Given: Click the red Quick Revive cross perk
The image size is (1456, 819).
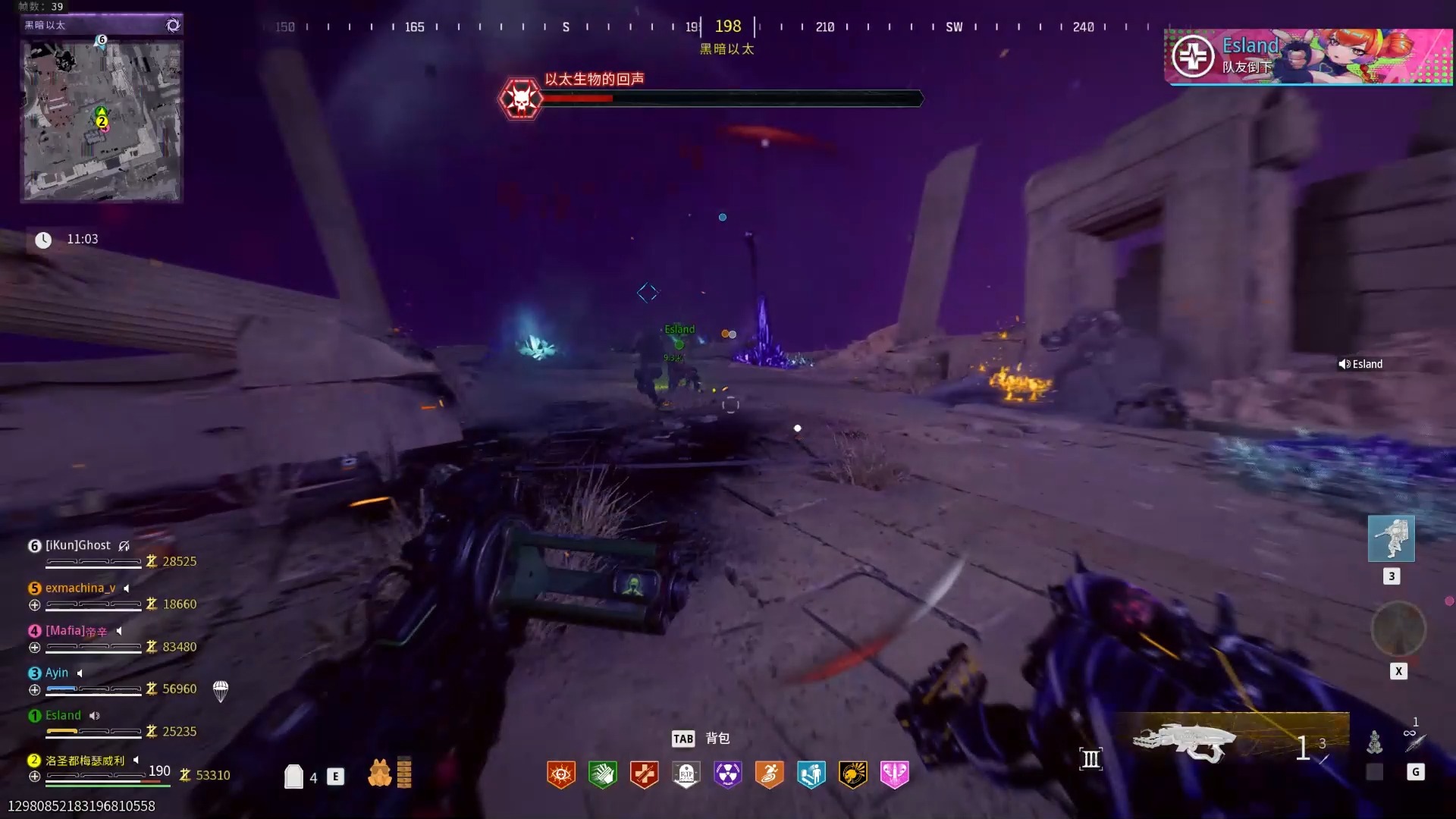Looking at the screenshot, I should 645,774.
